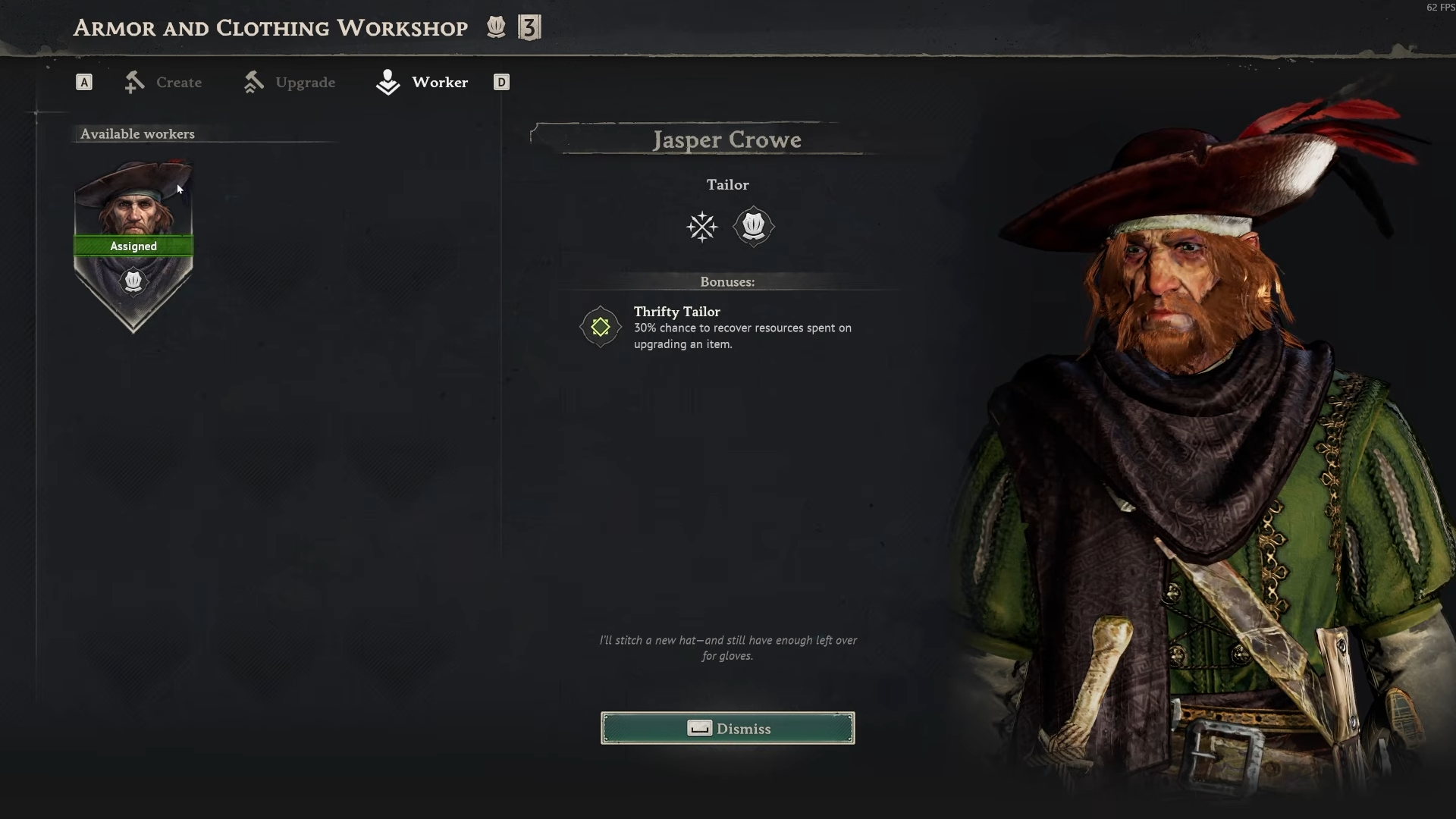Image resolution: width=1456 pixels, height=819 pixels.
Task: Select the assigned worker portrait card
Action: [133, 244]
